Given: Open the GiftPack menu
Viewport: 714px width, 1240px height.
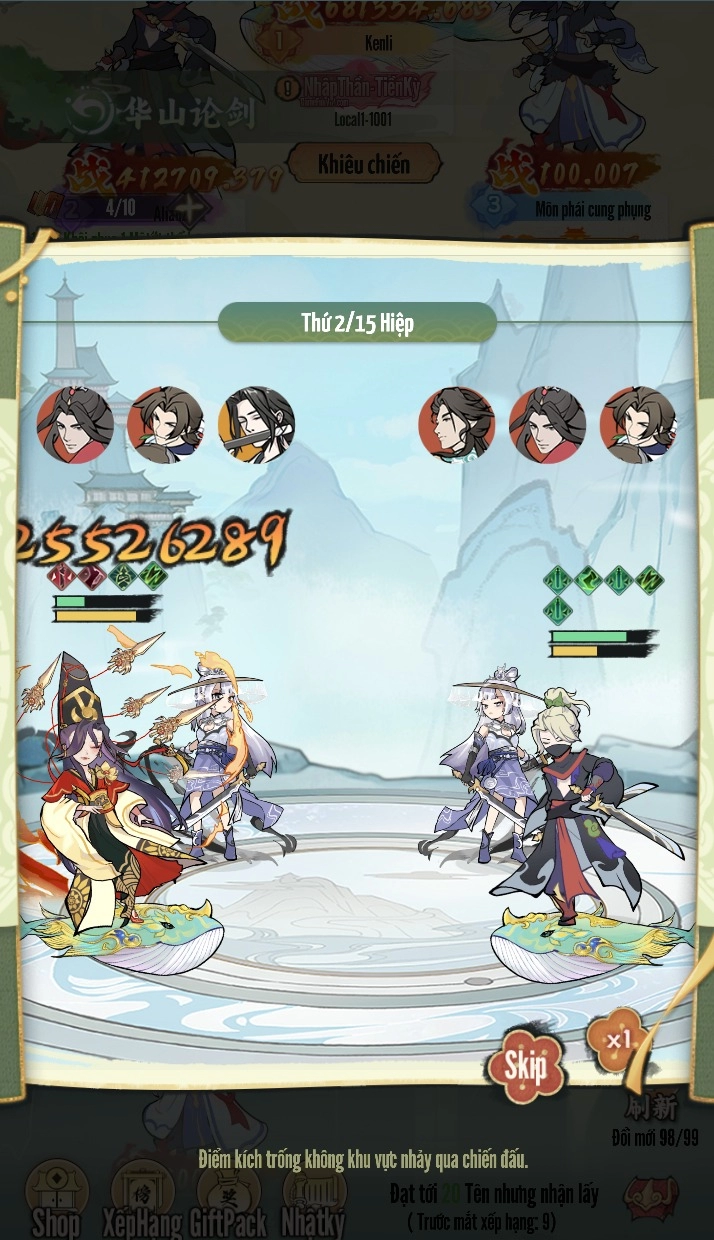Looking at the screenshot, I should 229,1196.
